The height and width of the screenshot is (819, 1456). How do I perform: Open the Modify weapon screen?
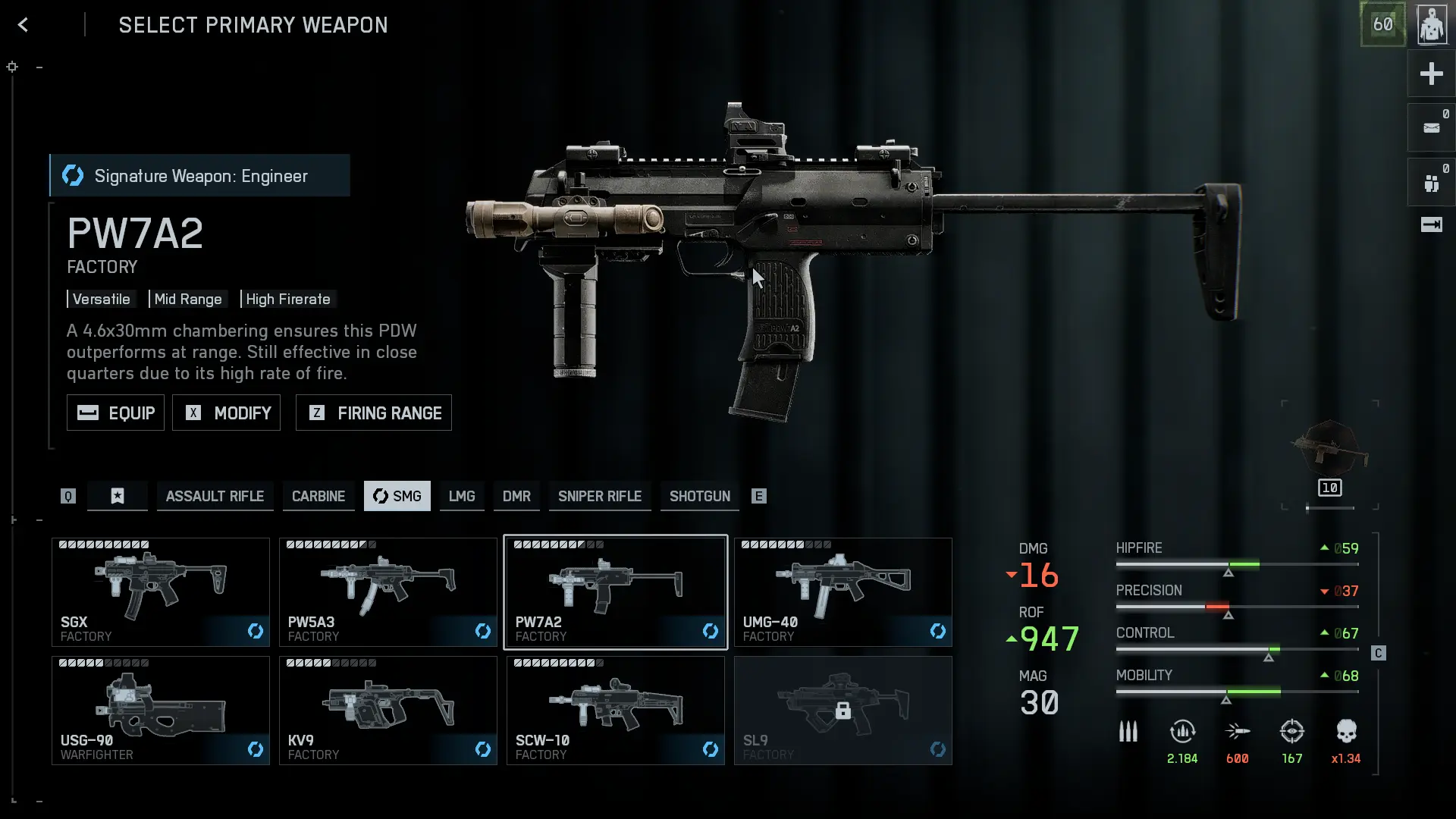pyautogui.click(x=226, y=413)
